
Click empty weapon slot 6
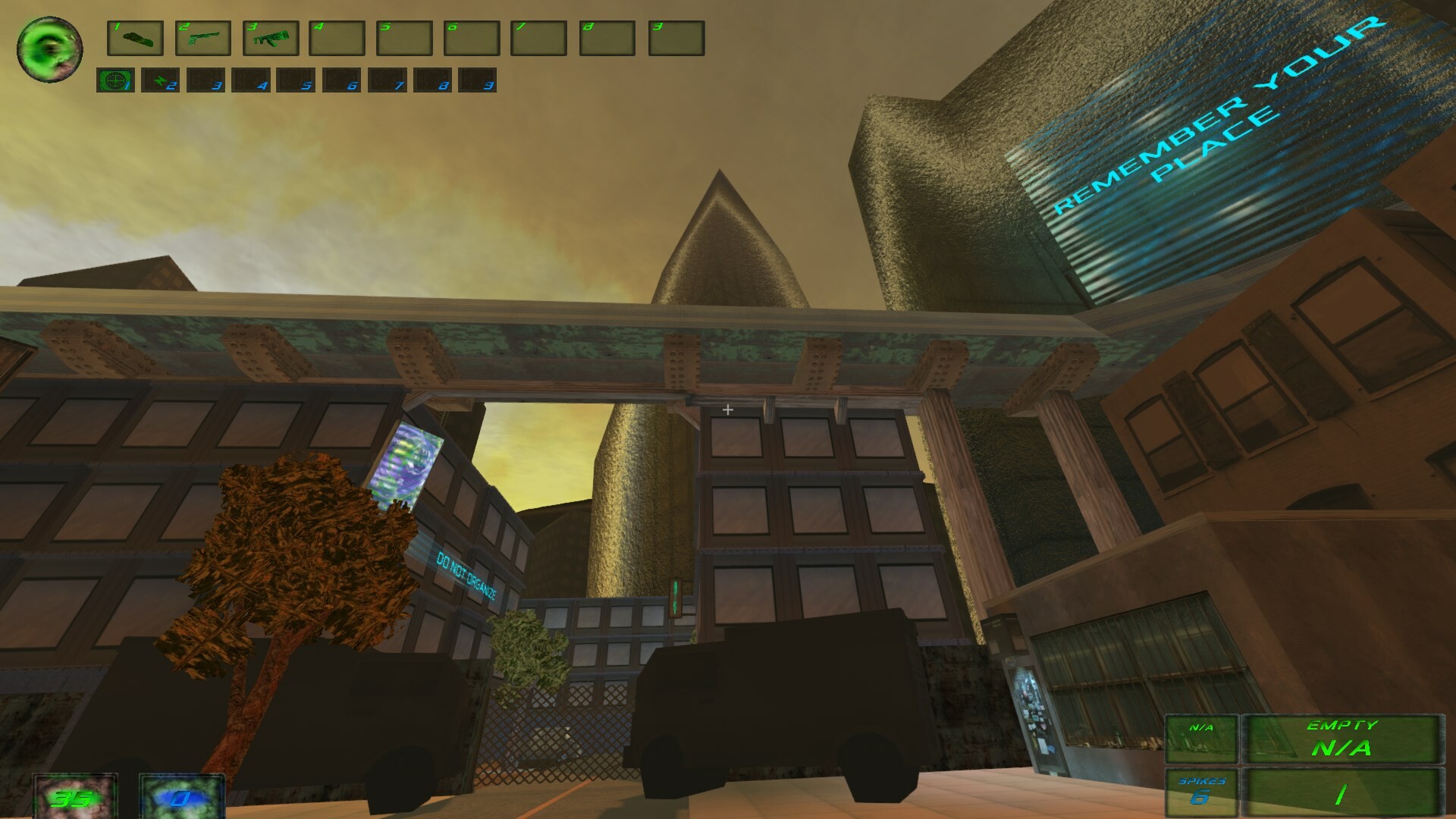(473, 39)
